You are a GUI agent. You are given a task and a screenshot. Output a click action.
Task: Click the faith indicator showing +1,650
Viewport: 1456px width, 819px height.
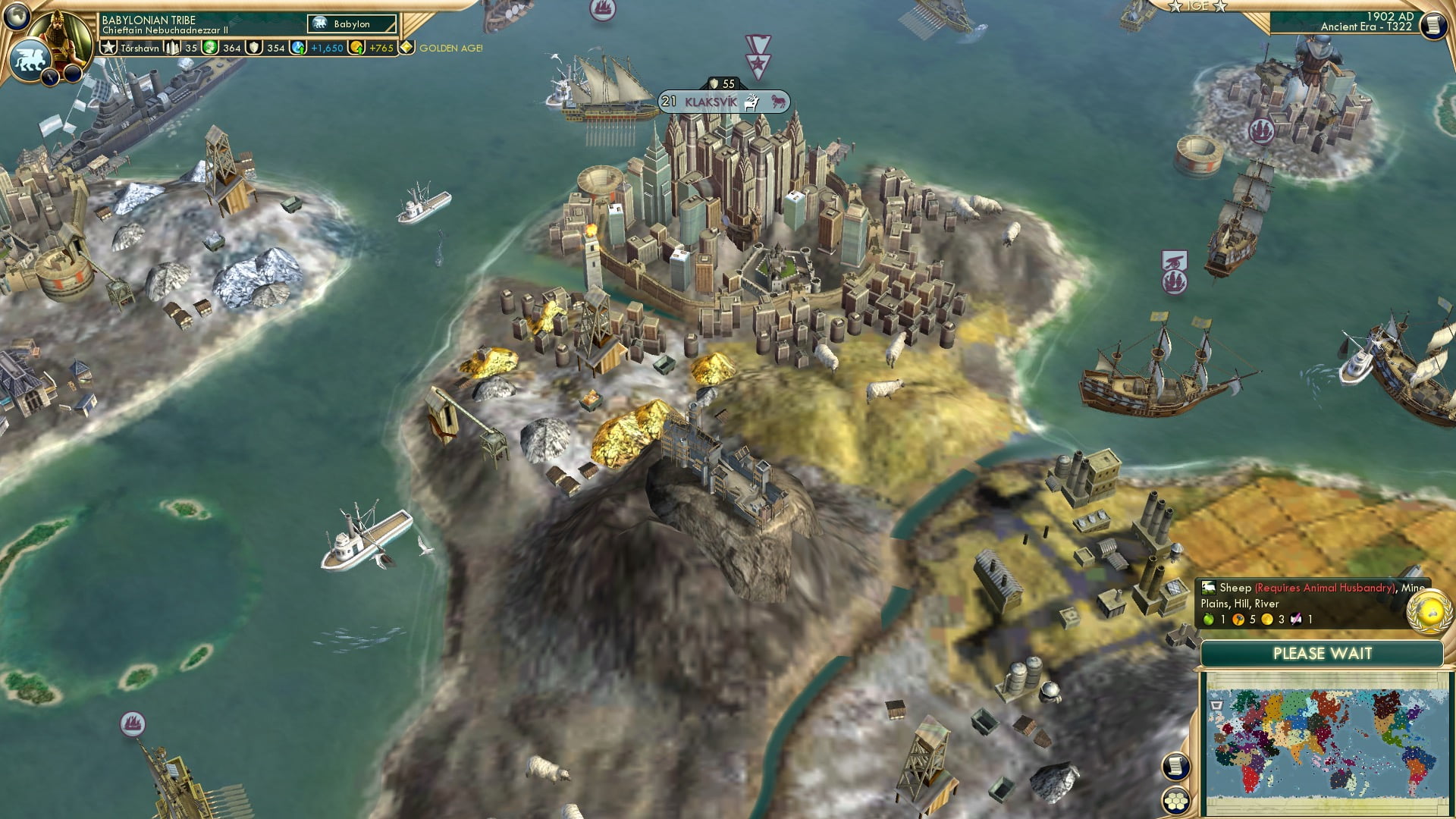(326, 49)
